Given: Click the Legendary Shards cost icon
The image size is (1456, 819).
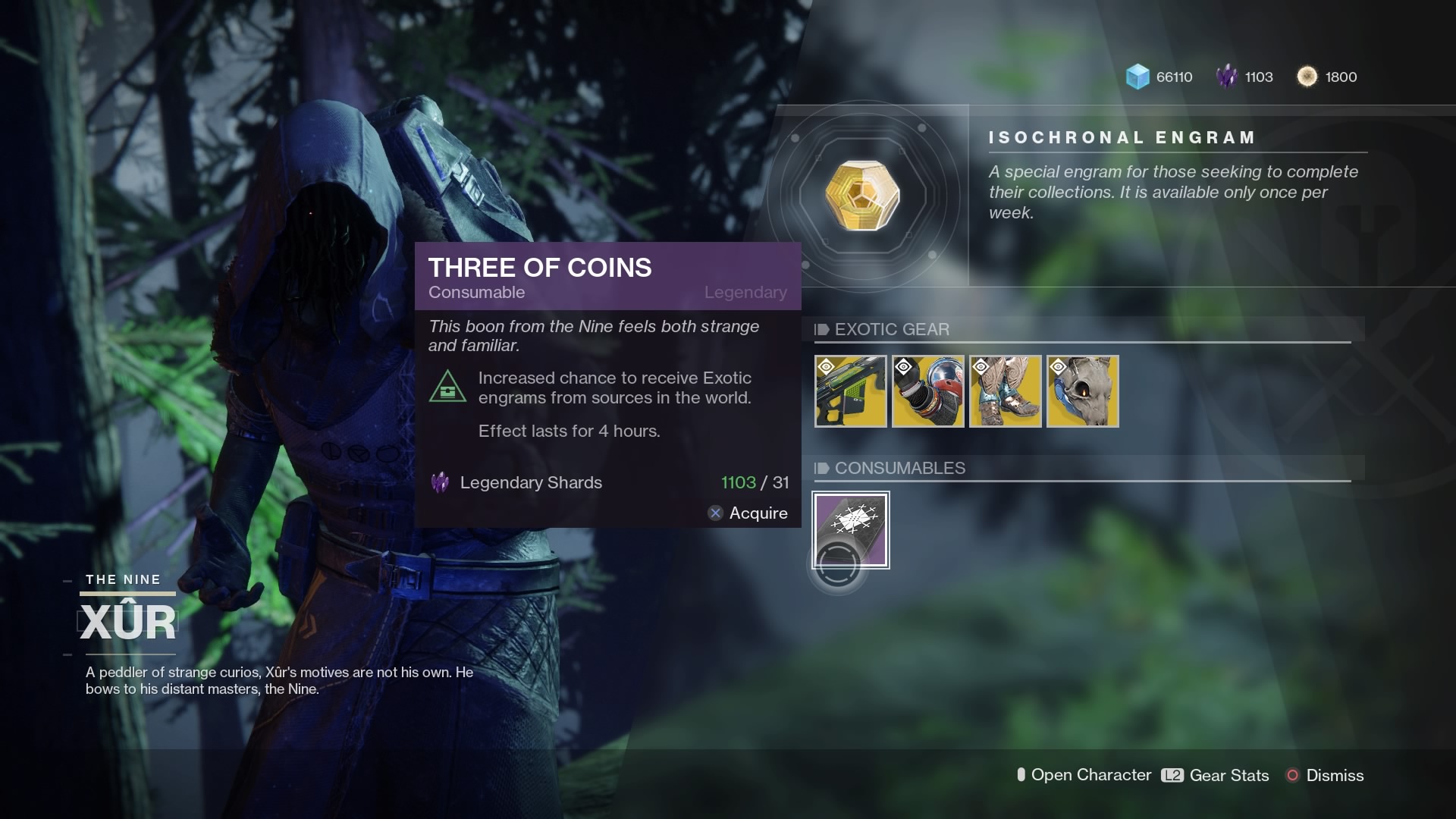Looking at the screenshot, I should [441, 482].
